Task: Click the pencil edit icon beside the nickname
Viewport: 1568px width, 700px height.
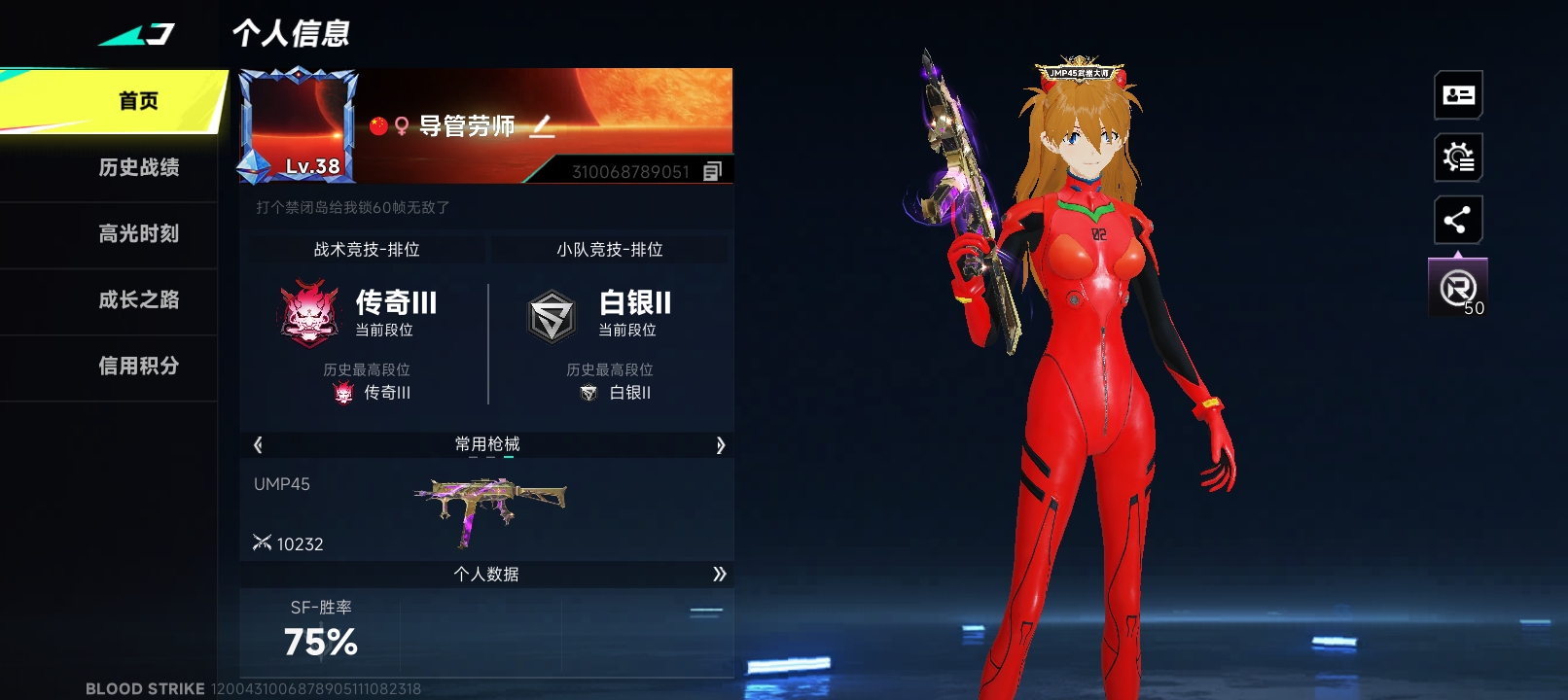Action: click(x=543, y=127)
